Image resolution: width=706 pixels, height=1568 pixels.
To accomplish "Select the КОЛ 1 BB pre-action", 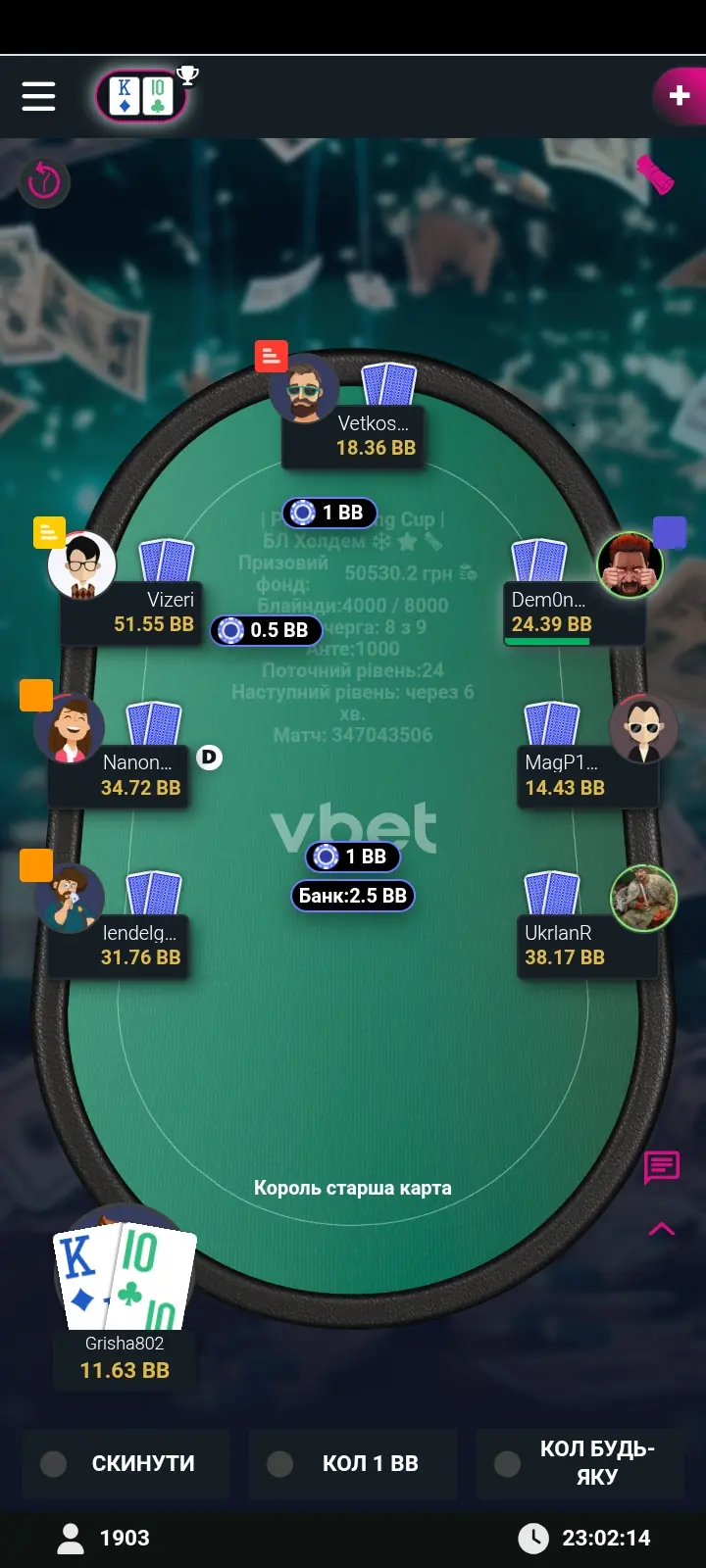I will pos(352,1463).
